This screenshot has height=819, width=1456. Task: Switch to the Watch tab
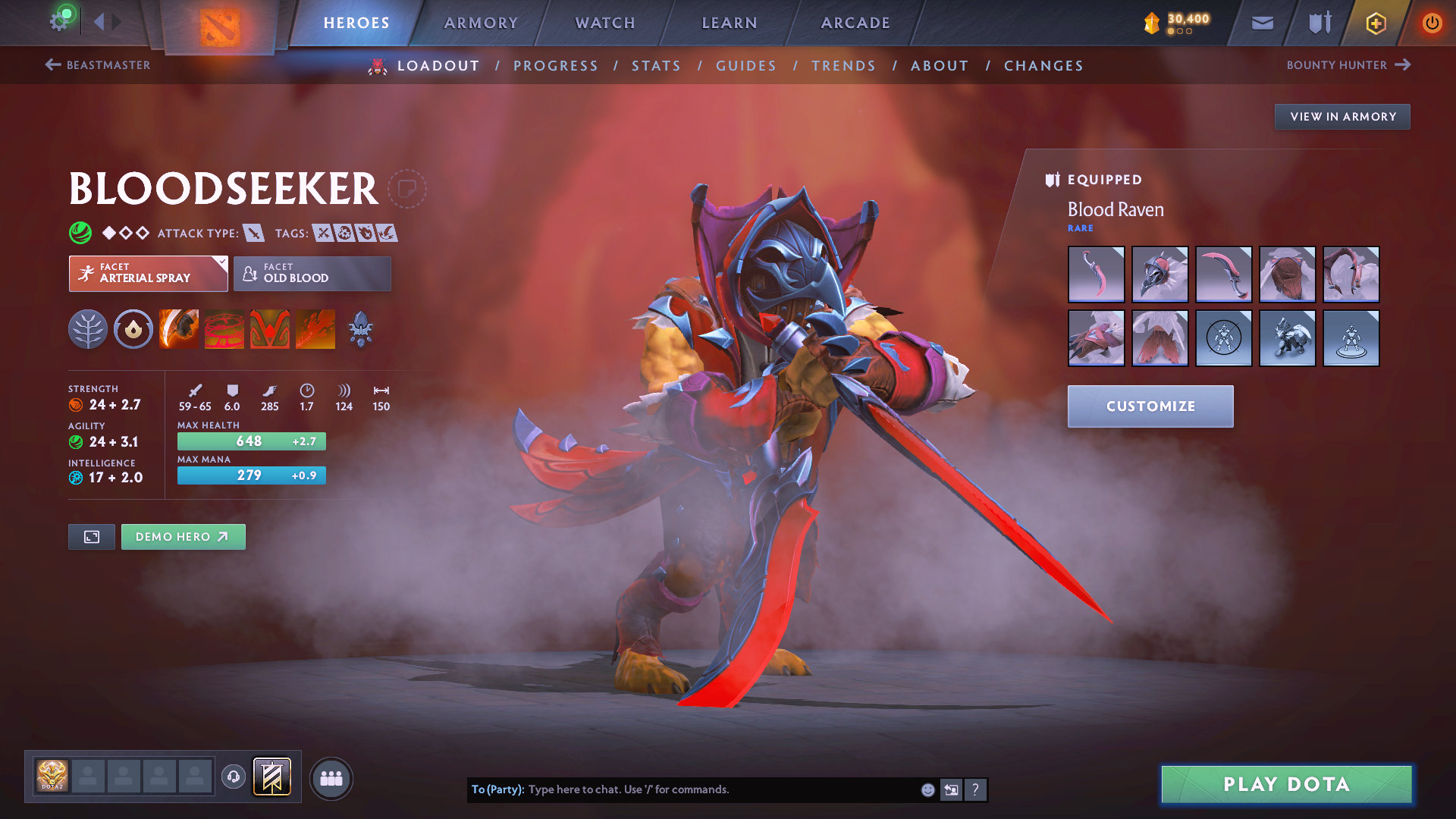tap(605, 23)
